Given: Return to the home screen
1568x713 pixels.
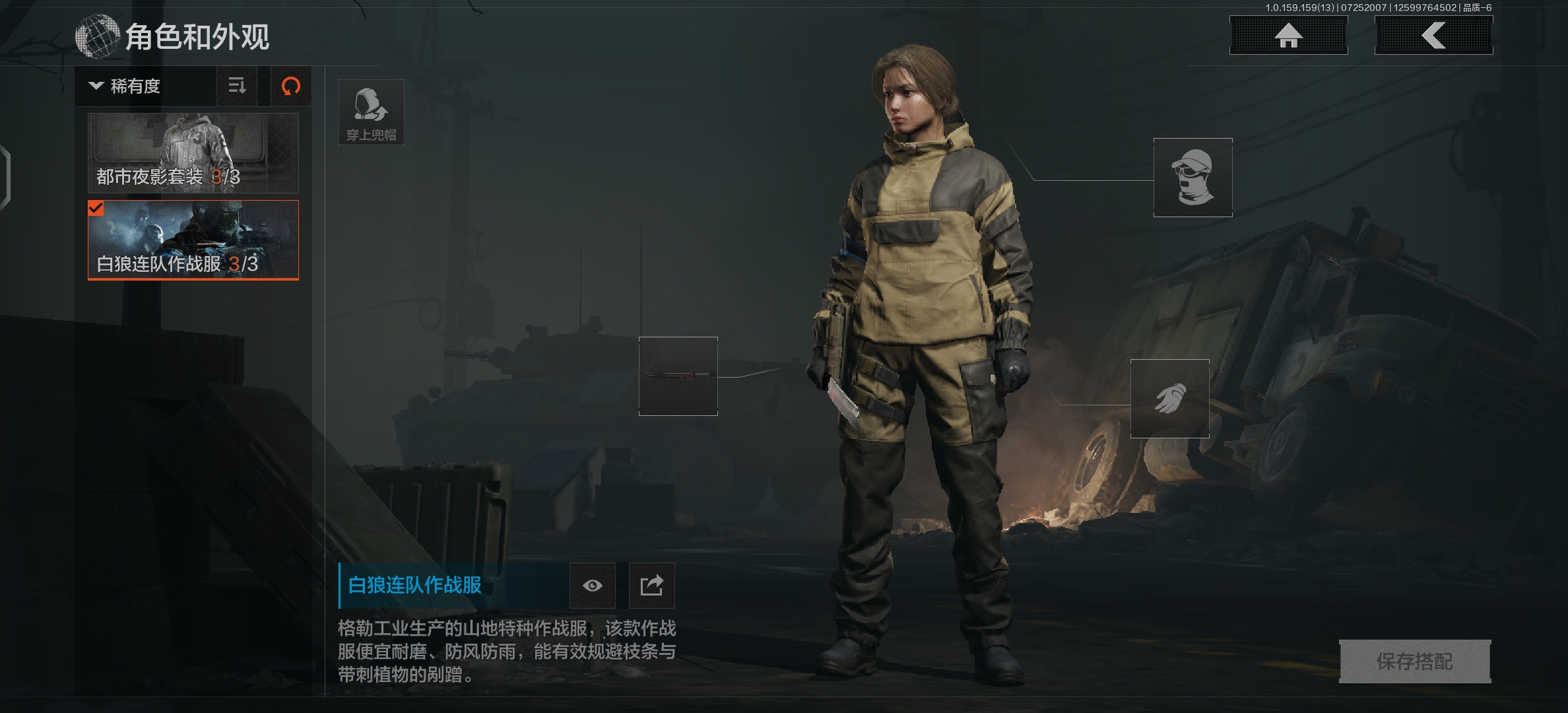Looking at the screenshot, I should pyautogui.click(x=1288, y=36).
